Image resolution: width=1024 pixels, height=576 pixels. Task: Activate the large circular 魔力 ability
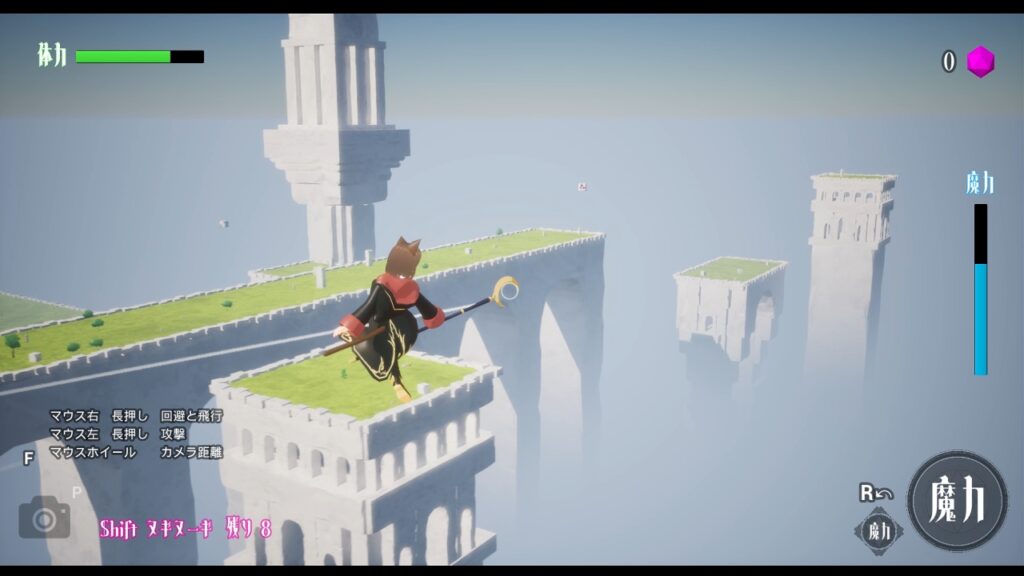(957, 501)
